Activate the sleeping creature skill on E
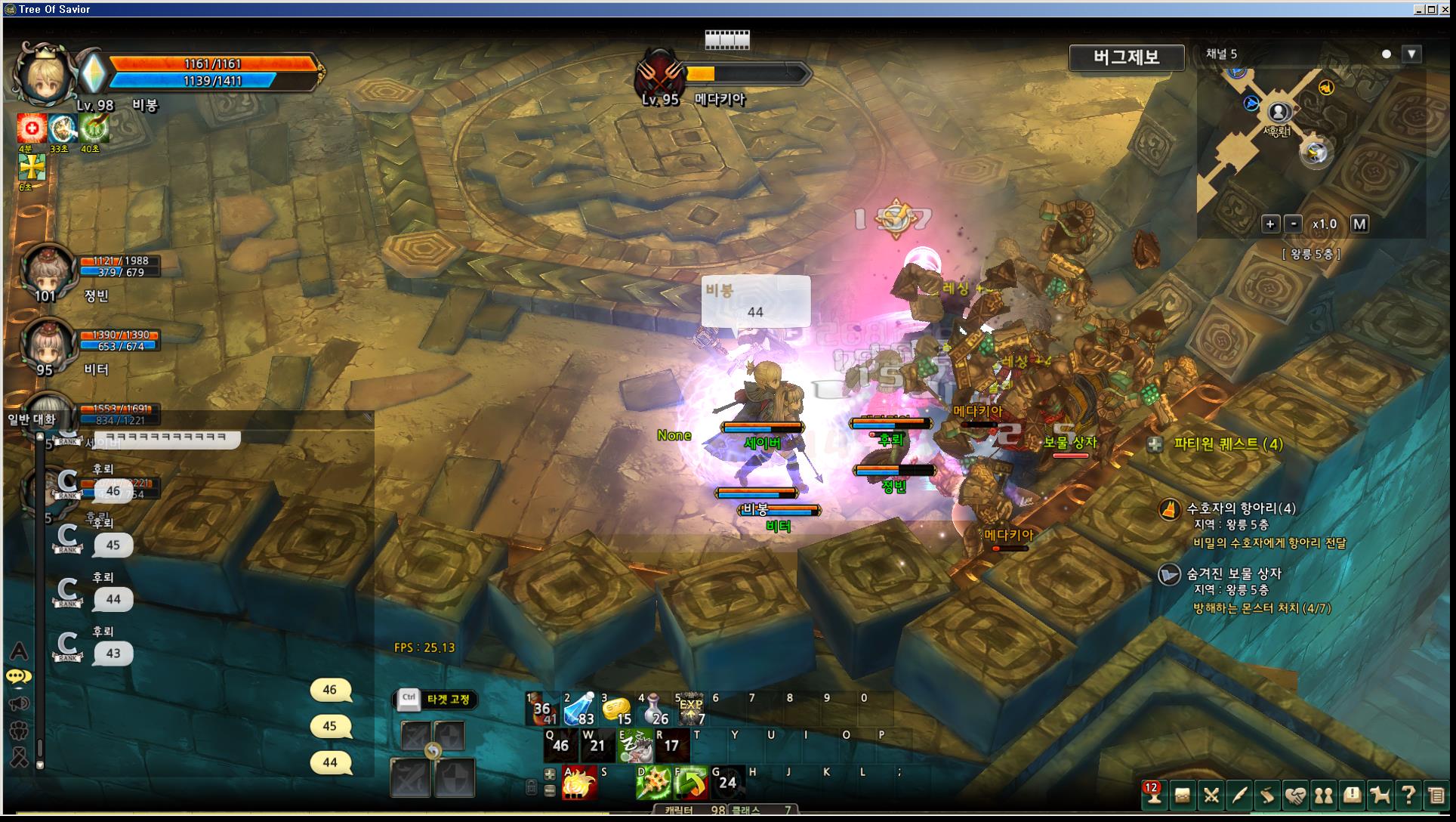Screen dimensions: 1456x822 [634, 746]
